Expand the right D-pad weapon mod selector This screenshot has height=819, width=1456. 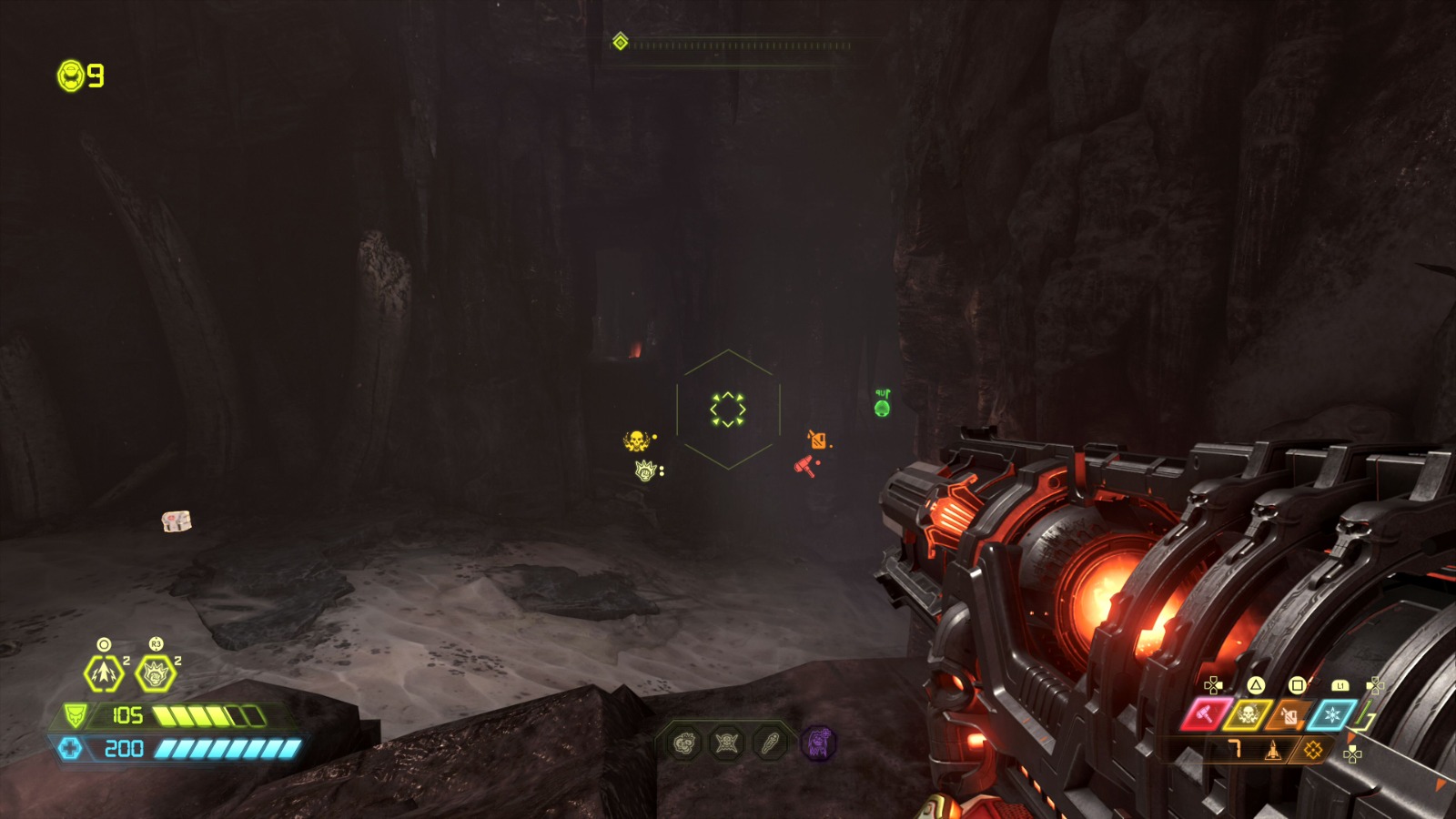(1376, 685)
